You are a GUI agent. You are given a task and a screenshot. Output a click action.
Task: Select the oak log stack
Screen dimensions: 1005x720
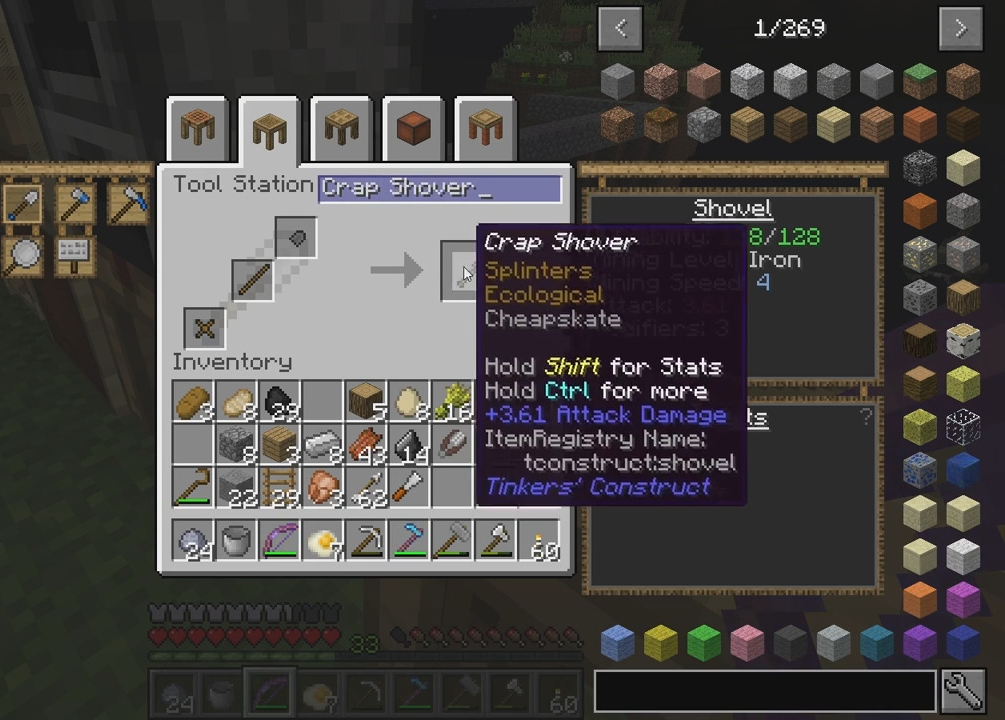(366, 402)
